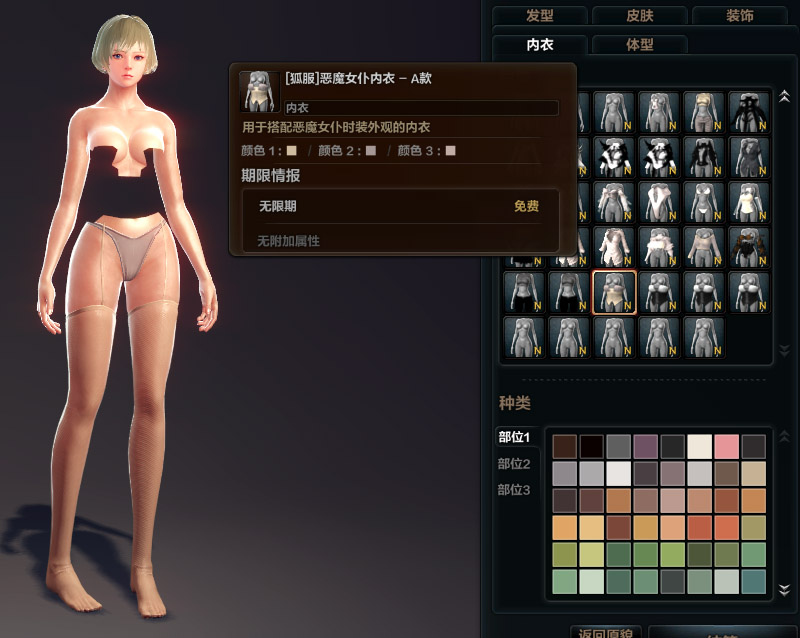Select the highlighted beige underwear thumbnail
The image size is (800, 638).
(x=613, y=292)
